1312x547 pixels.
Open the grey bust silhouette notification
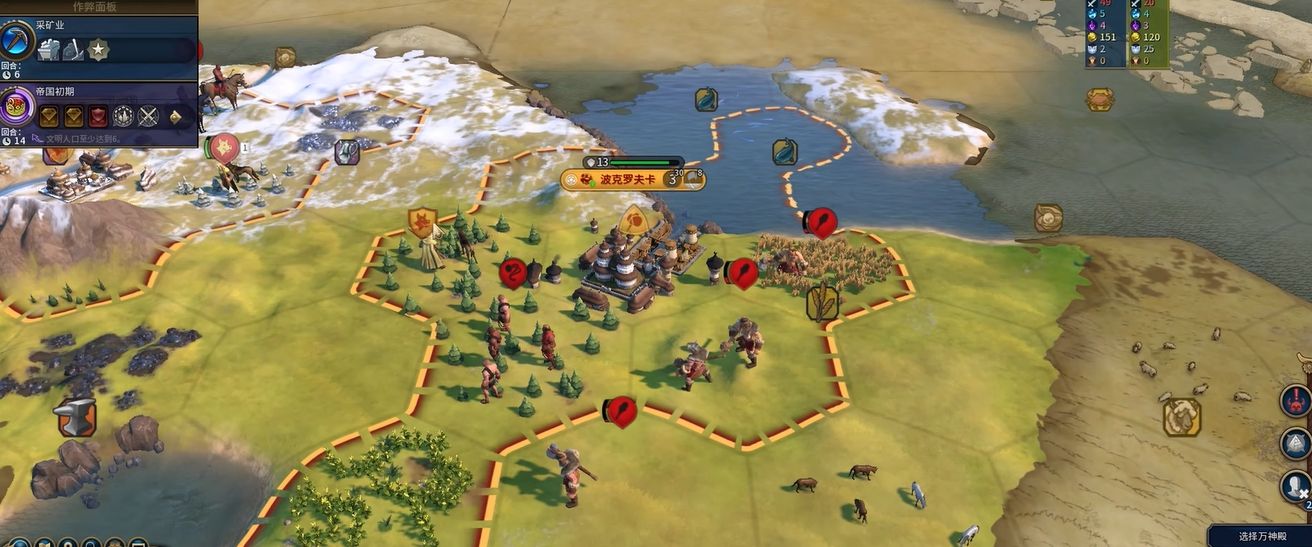1296,487
